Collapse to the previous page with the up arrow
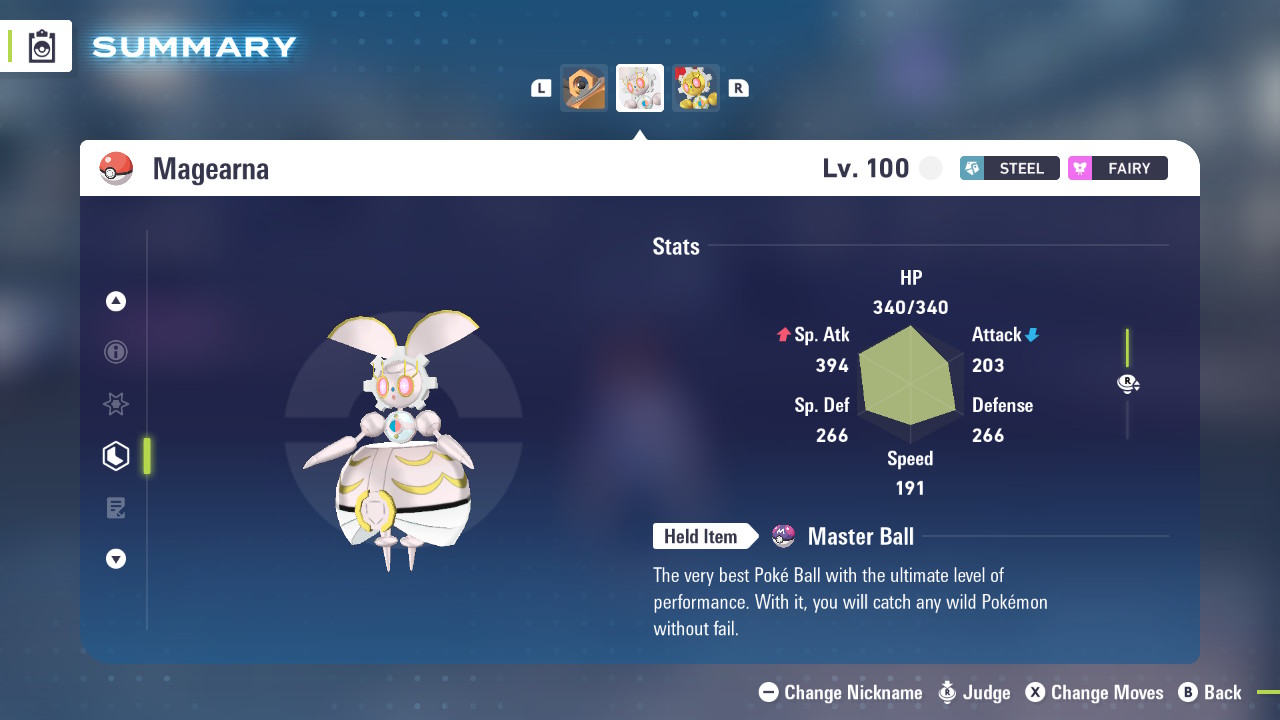Viewport: 1280px width, 720px height. 115,300
